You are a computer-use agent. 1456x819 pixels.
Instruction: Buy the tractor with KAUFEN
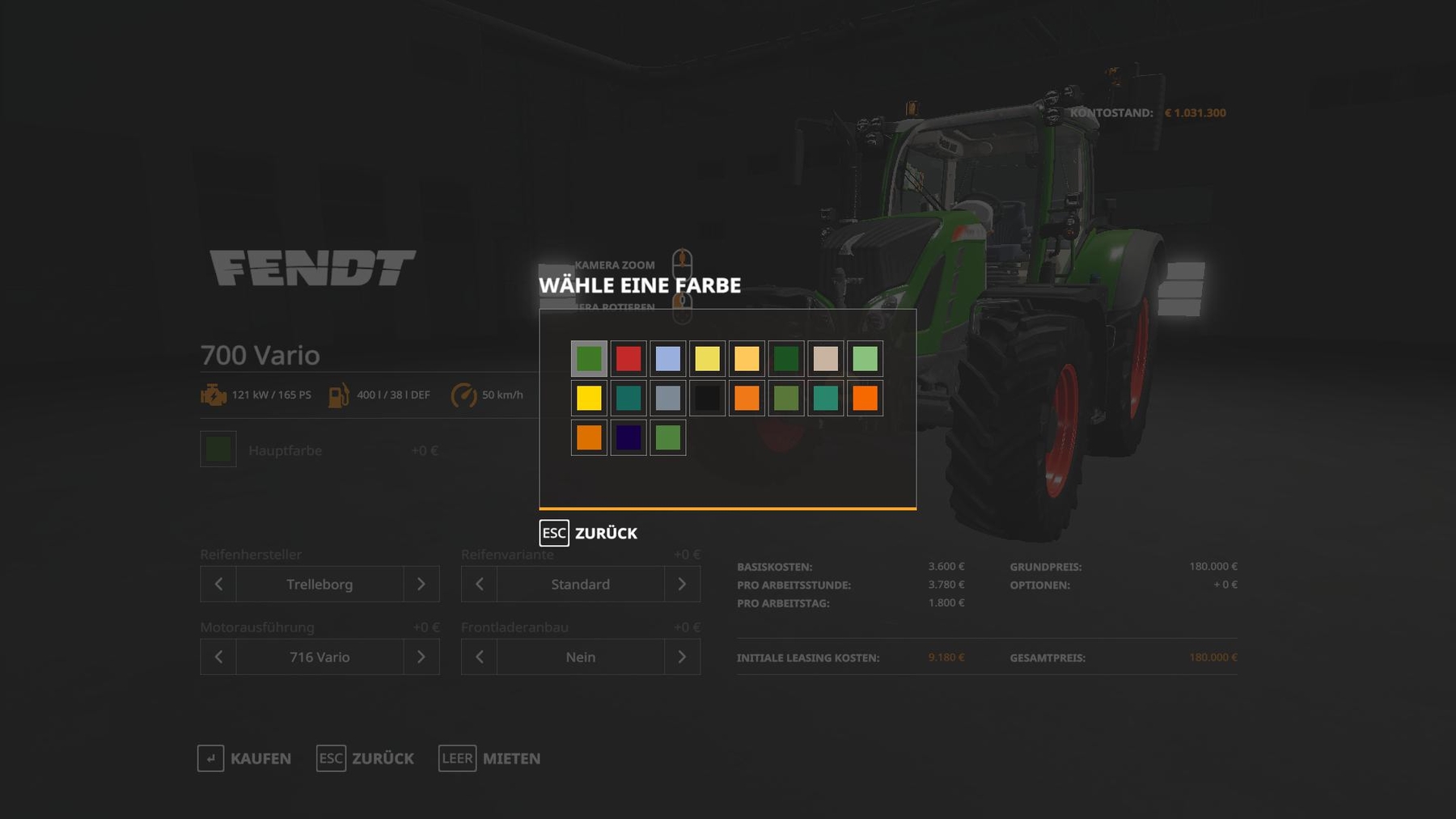tap(244, 758)
